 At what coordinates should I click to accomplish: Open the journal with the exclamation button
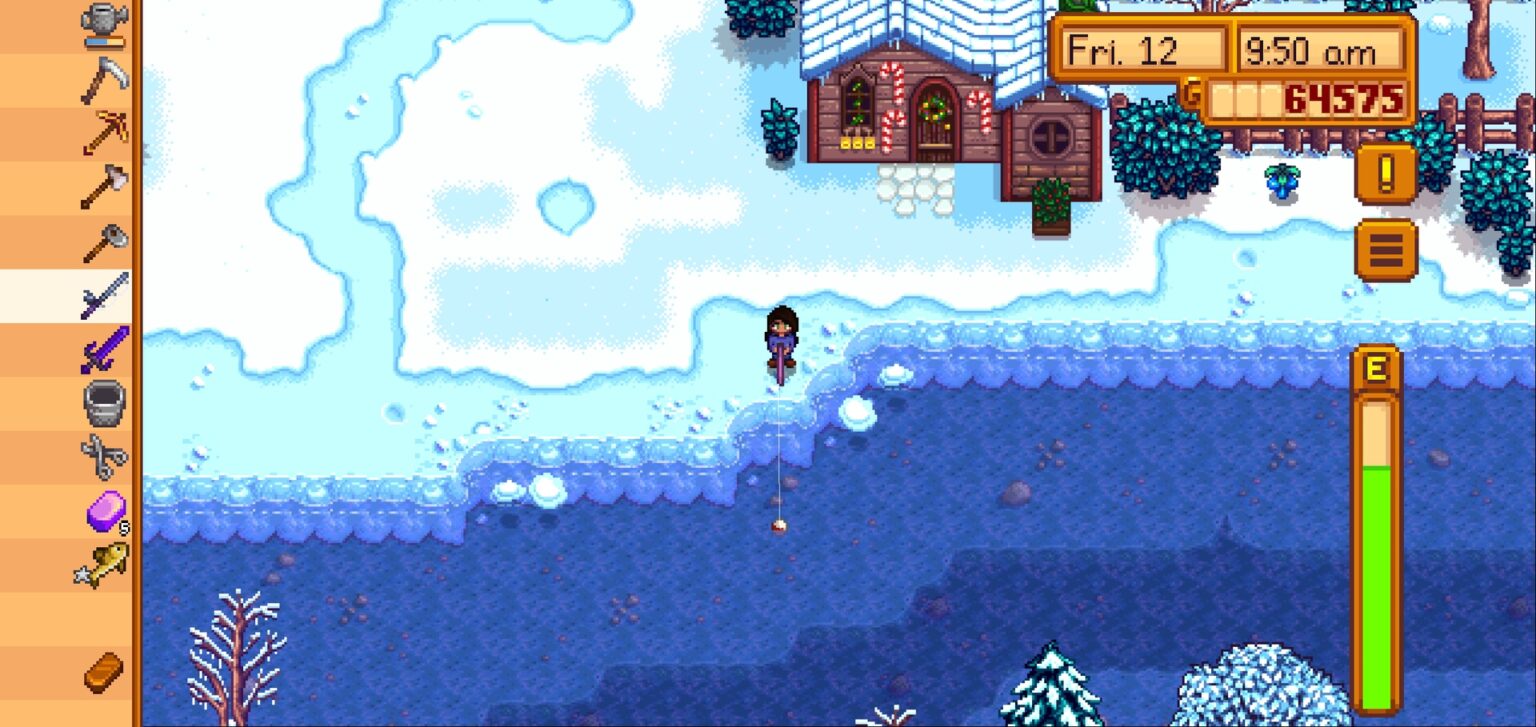pos(1385,172)
